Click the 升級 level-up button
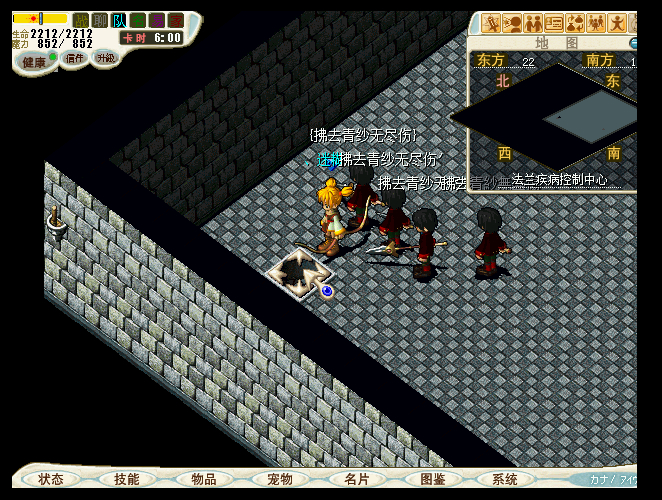The height and width of the screenshot is (500, 662). 105,57
